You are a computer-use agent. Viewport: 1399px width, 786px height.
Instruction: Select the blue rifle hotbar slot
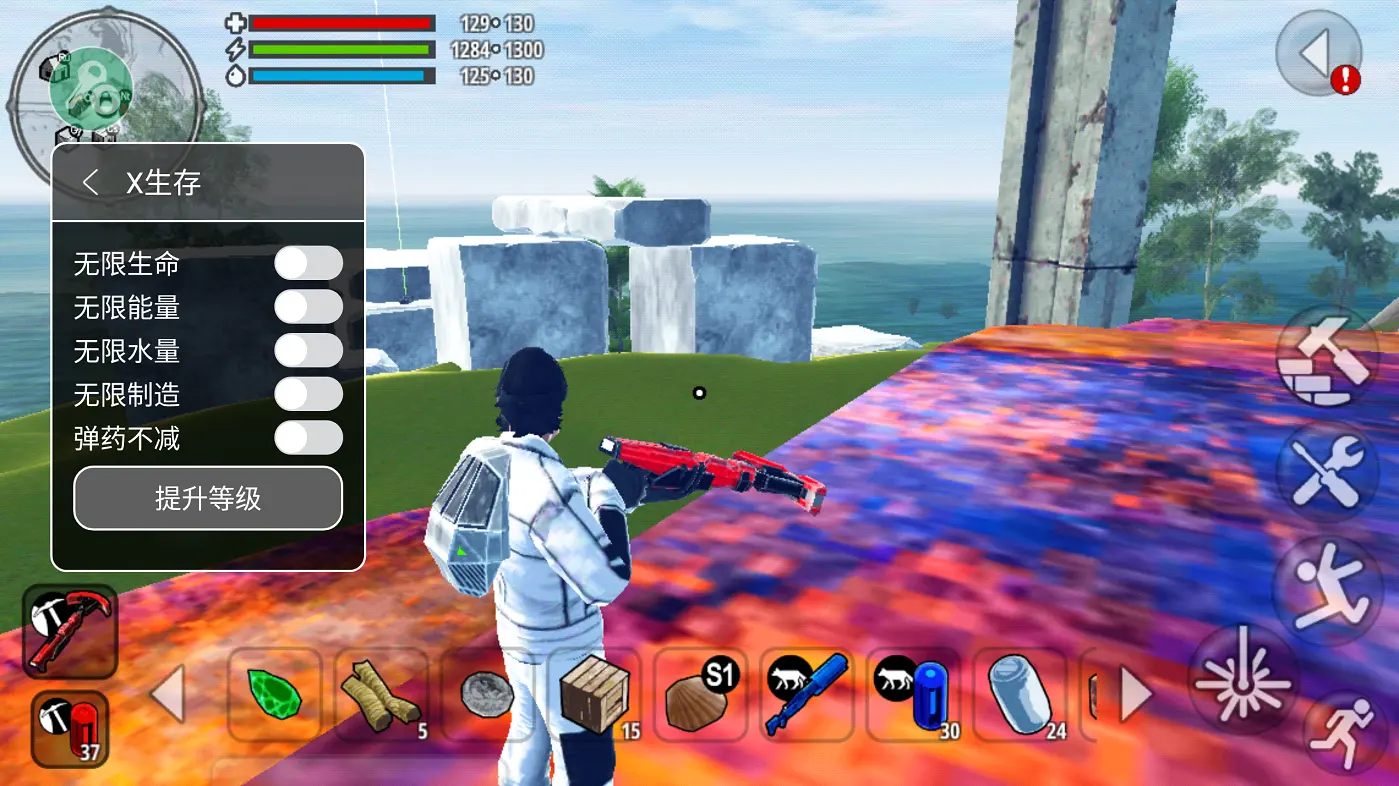(806, 695)
